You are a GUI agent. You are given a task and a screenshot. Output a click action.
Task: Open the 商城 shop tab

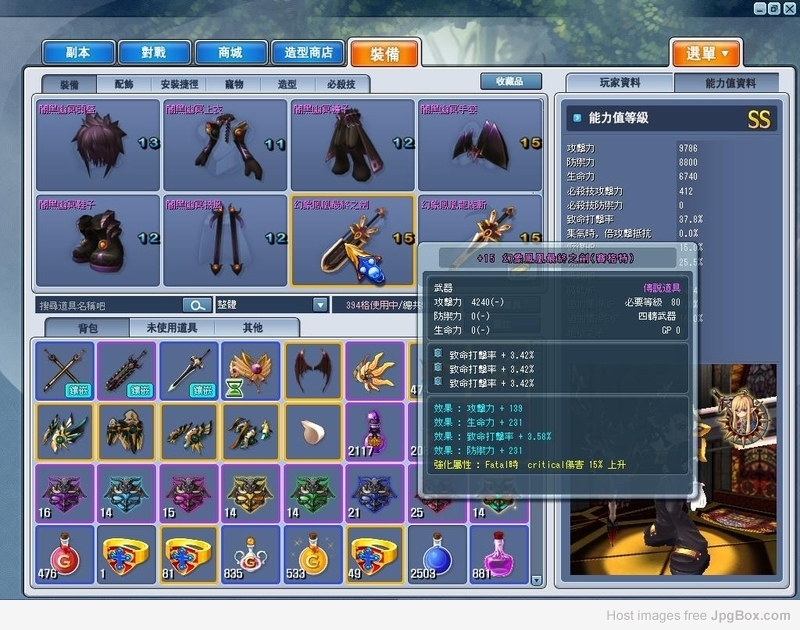(232, 52)
